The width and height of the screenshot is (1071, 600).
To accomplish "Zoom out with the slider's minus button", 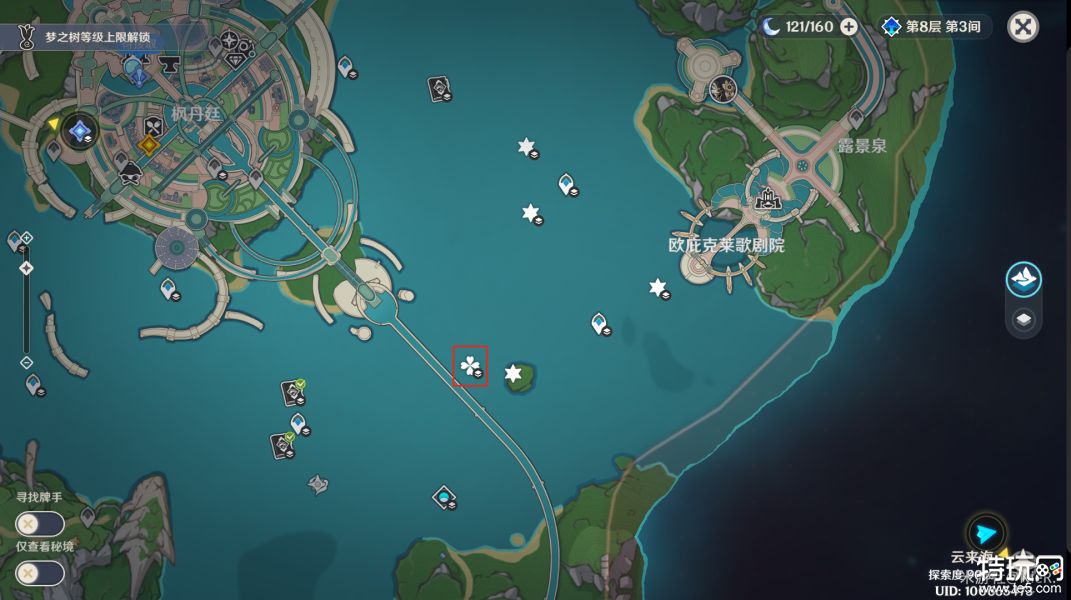I will click(26, 362).
